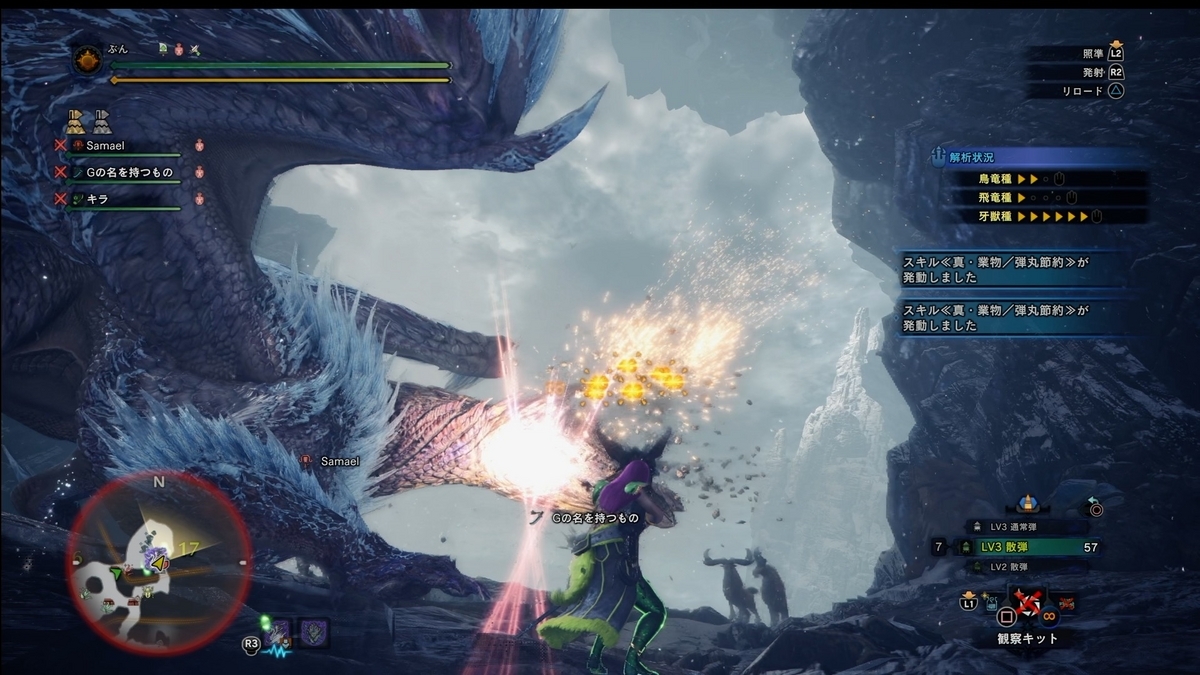This screenshot has height=675, width=1200.
Task: Select the second purple monster target icon
Action: tap(315, 632)
